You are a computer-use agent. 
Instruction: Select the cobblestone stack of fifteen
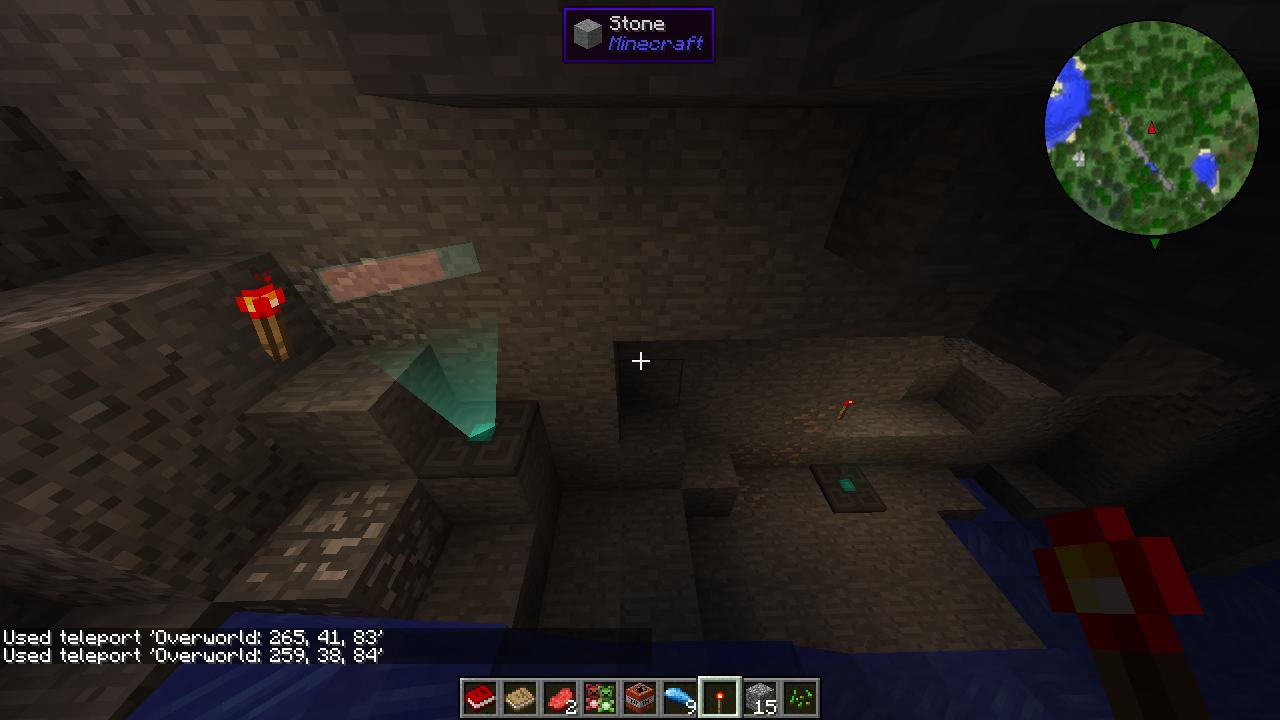760,697
